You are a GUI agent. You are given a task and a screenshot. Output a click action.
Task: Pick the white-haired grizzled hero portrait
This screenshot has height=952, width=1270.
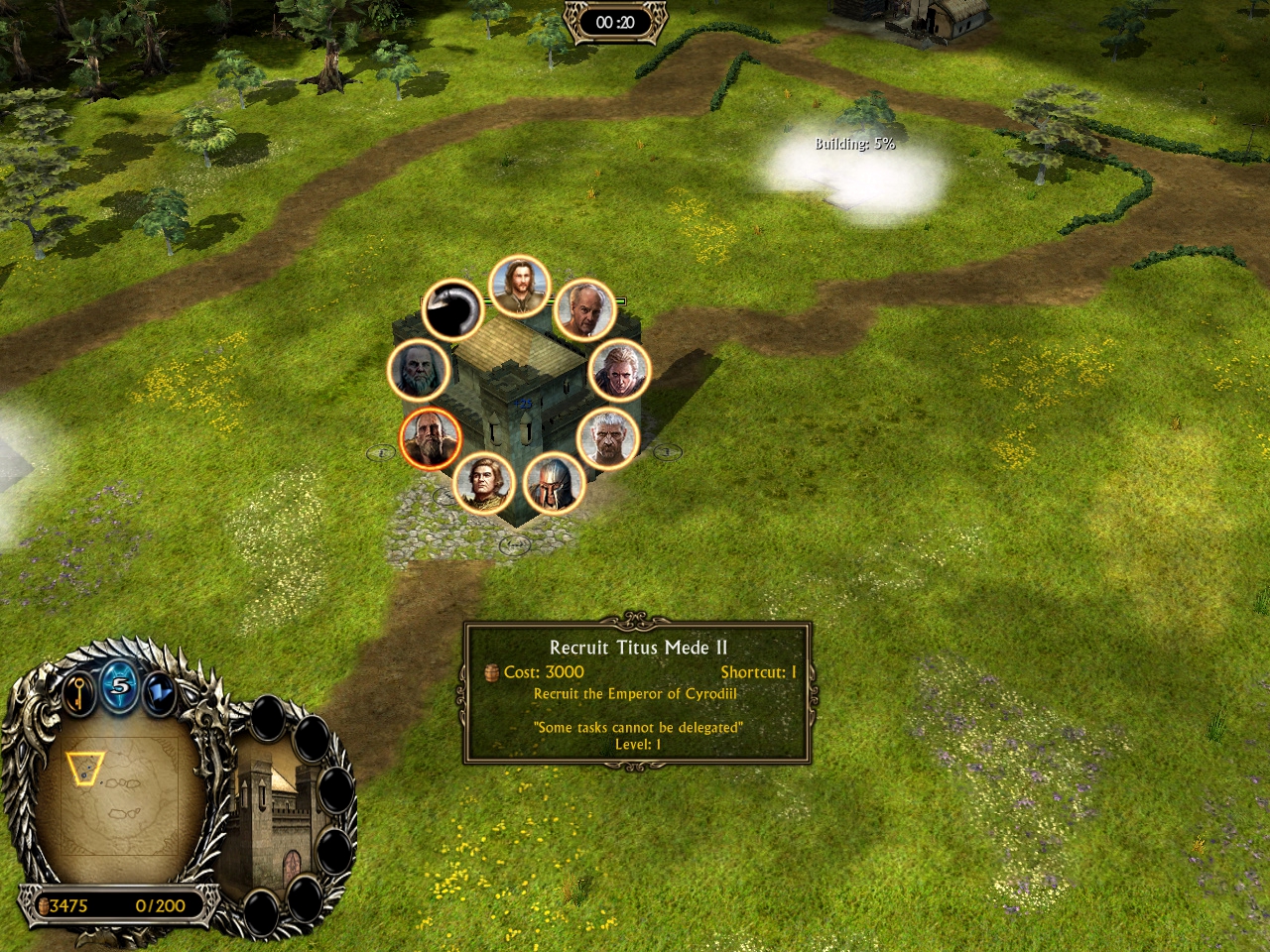pos(607,437)
